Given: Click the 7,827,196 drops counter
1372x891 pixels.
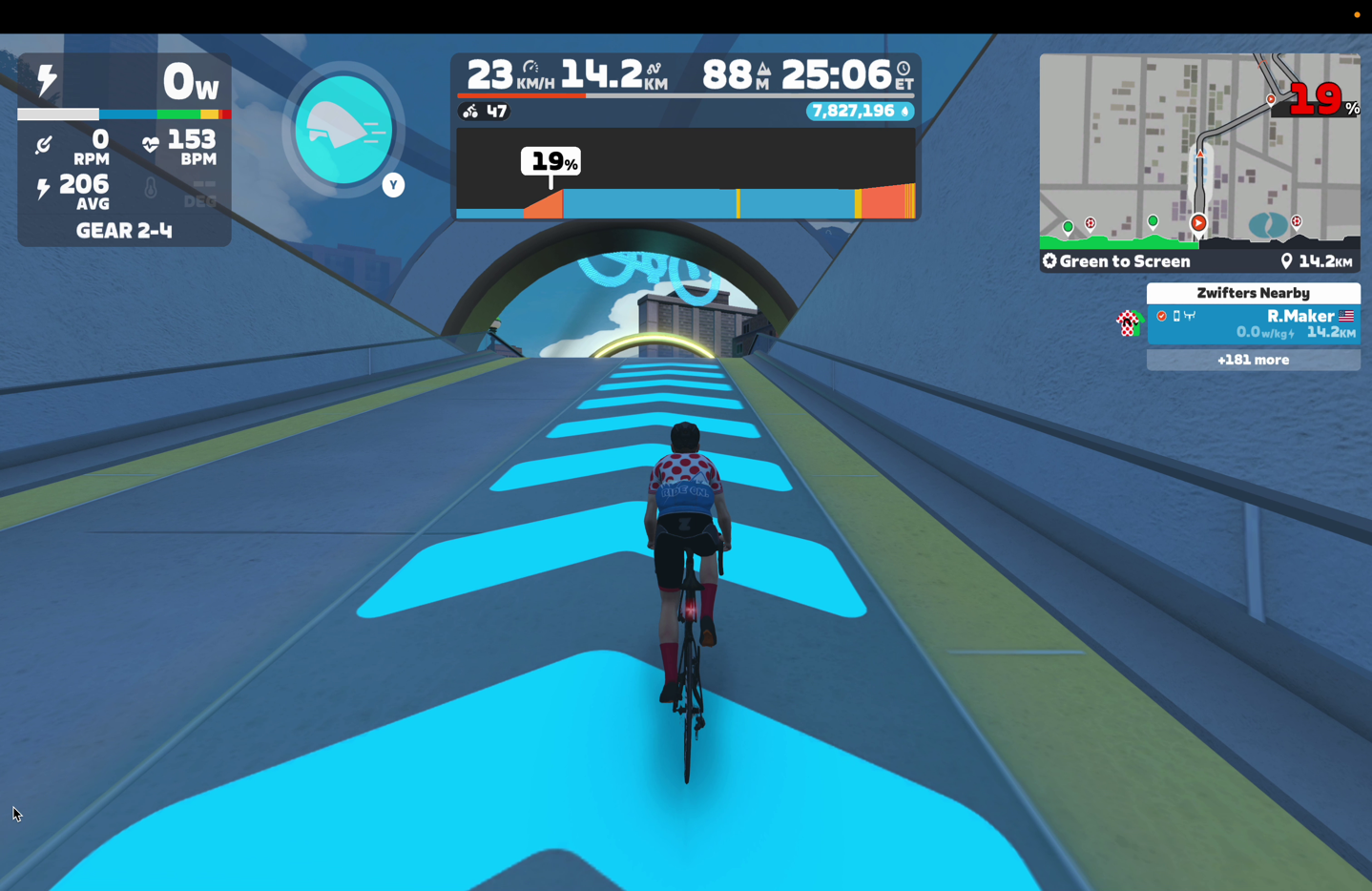Looking at the screenshot, I should click(x=859, y=112).
